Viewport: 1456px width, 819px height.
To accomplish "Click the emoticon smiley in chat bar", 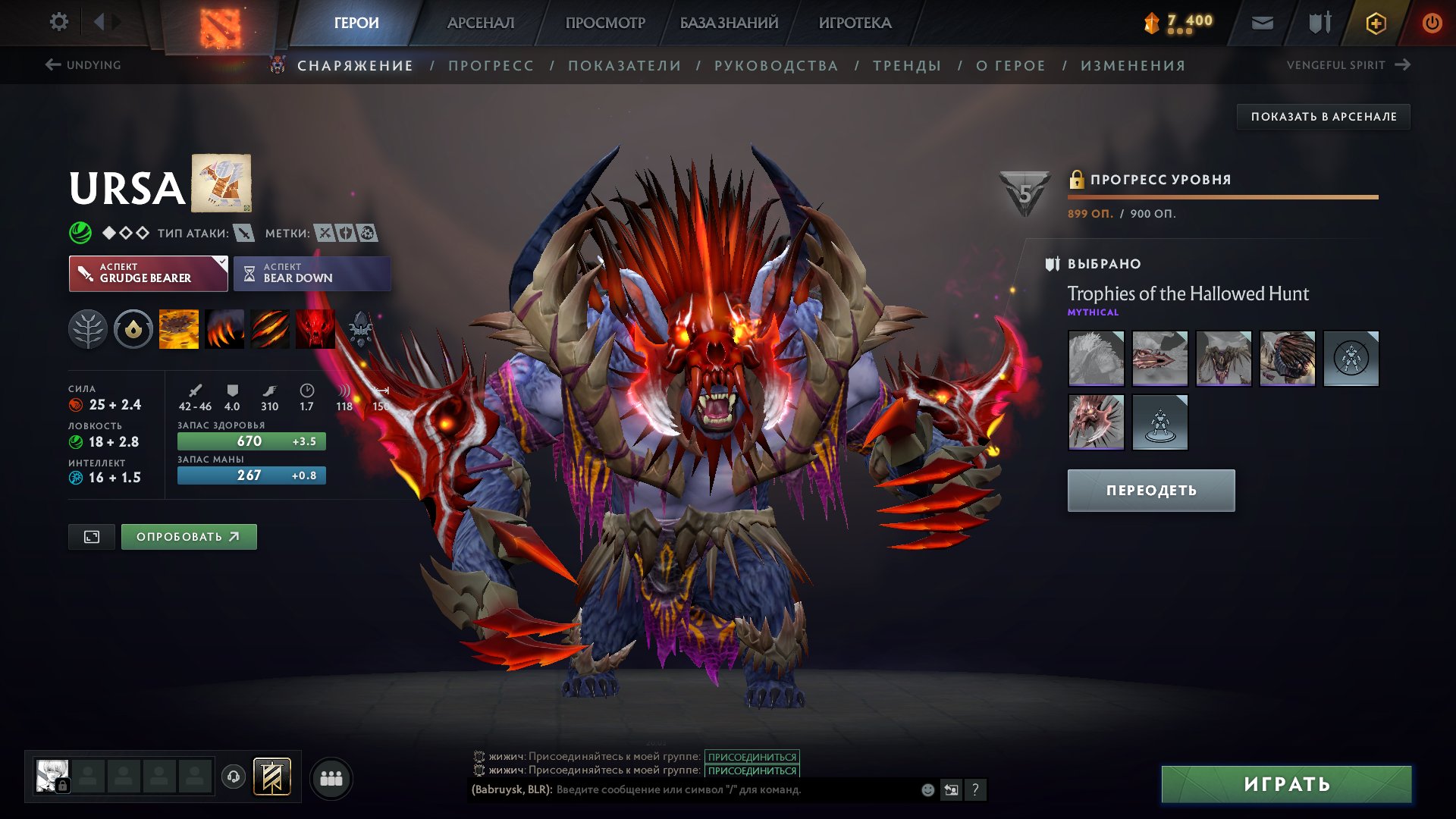I will [x=927, y=789].
